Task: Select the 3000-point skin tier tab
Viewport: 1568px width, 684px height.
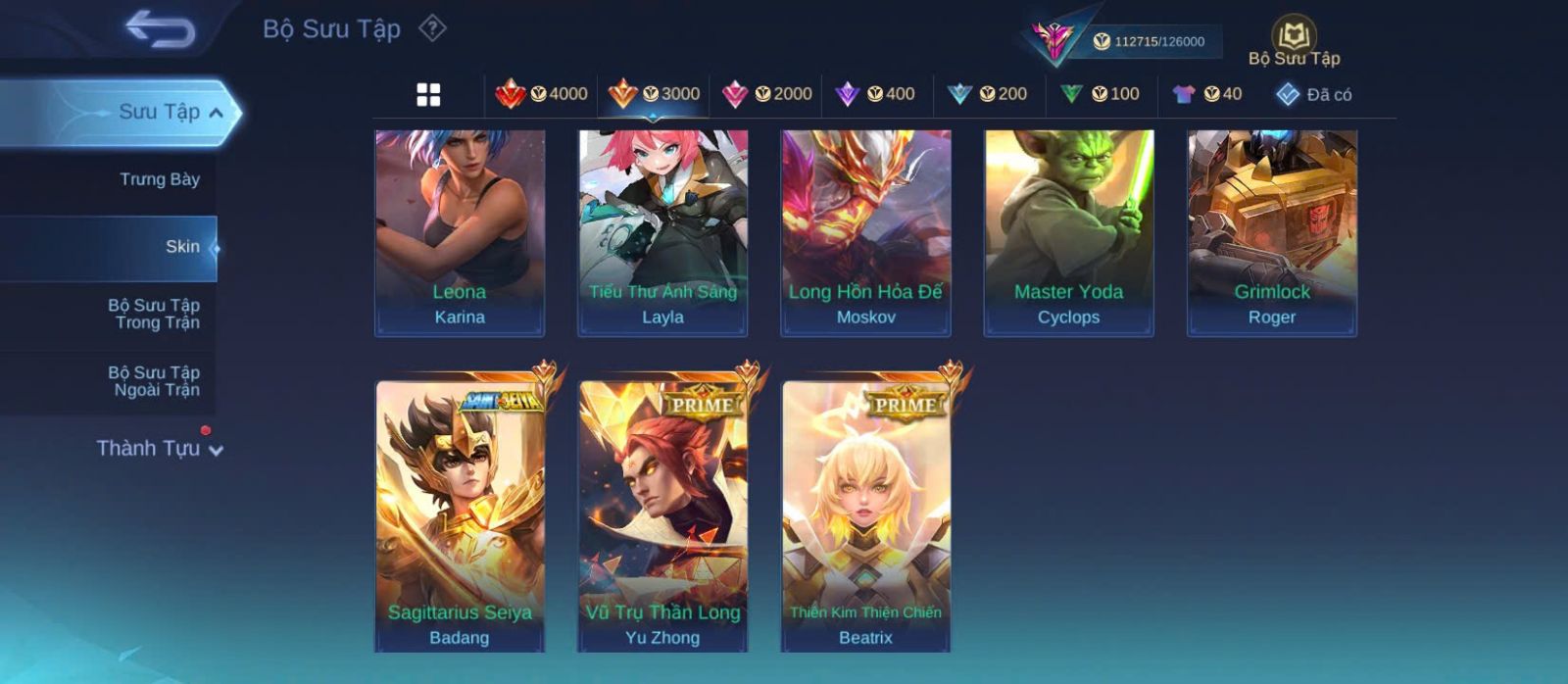Action: 654,94
